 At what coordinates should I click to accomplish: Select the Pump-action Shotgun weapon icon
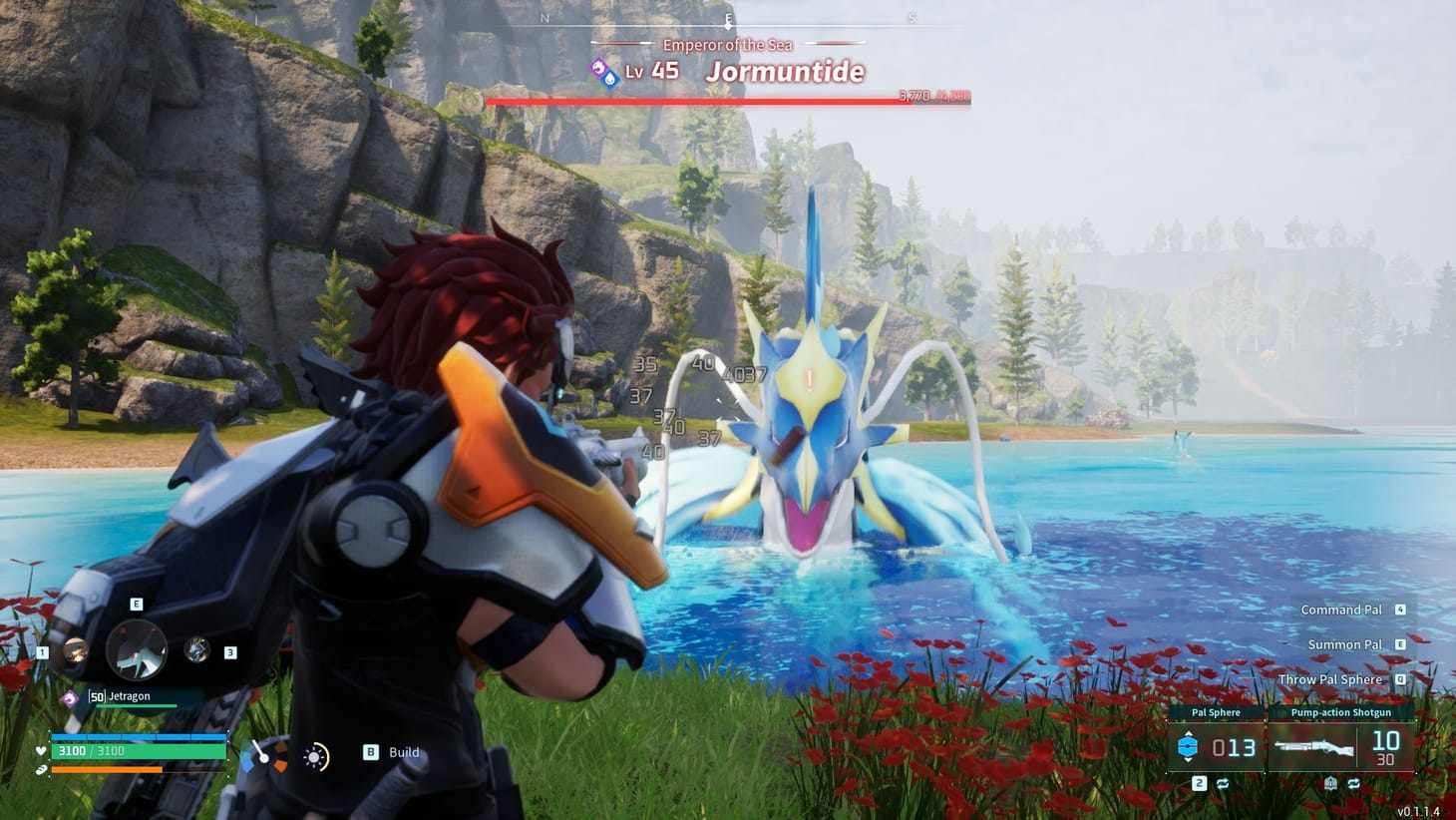(1315, 748)
